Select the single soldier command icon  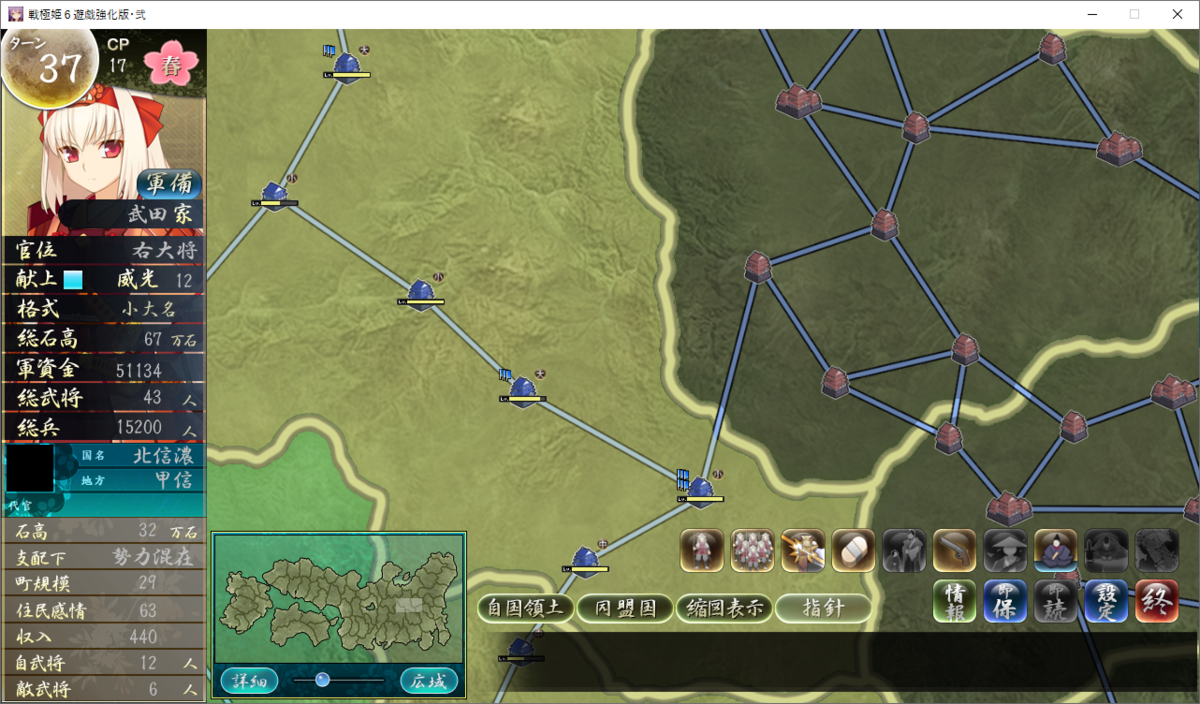pos(702,550)
